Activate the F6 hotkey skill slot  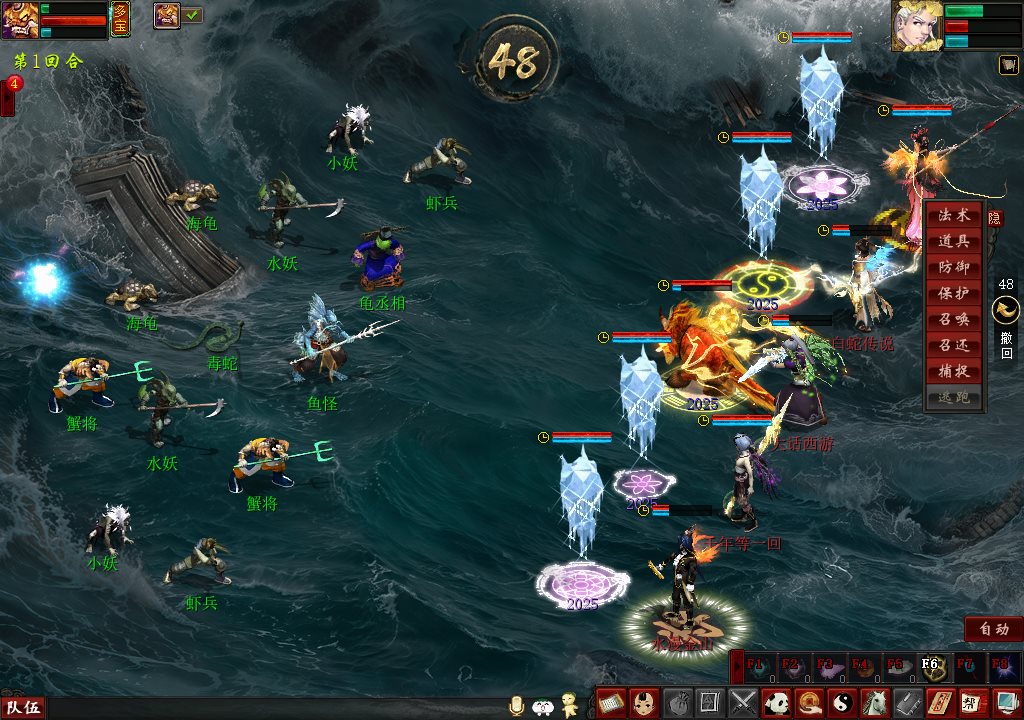(x=929, y=667)
